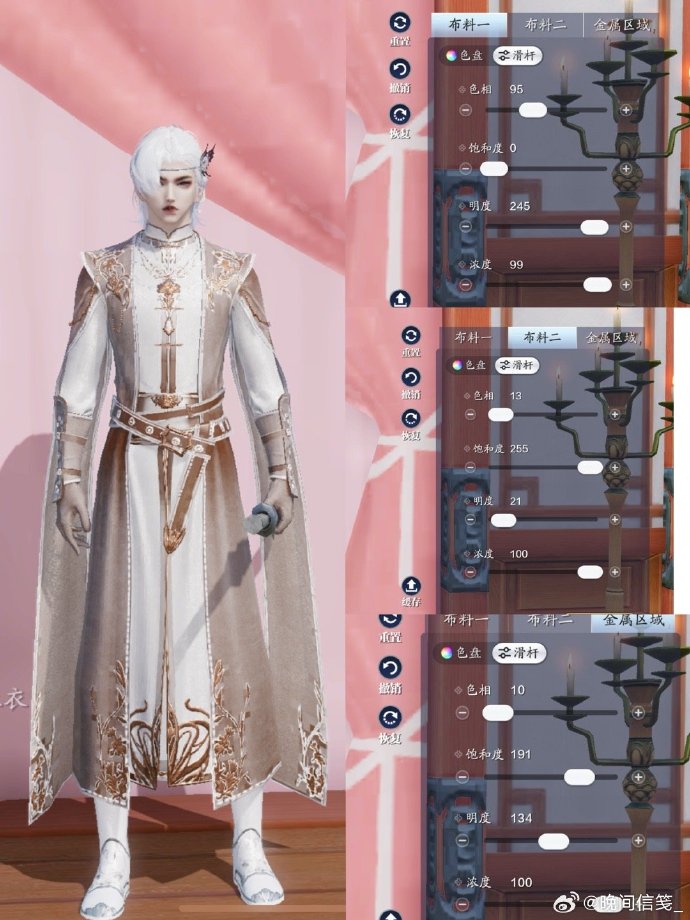Screen dimensions: 690x920
Task: Decrease the 浓度 value showing 99
Action: (466, 285)
